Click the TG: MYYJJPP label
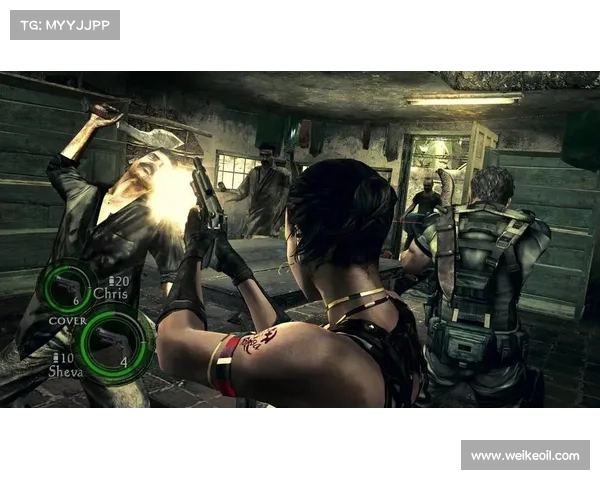Viewport: 600px width, 480px height. (64, 24)
